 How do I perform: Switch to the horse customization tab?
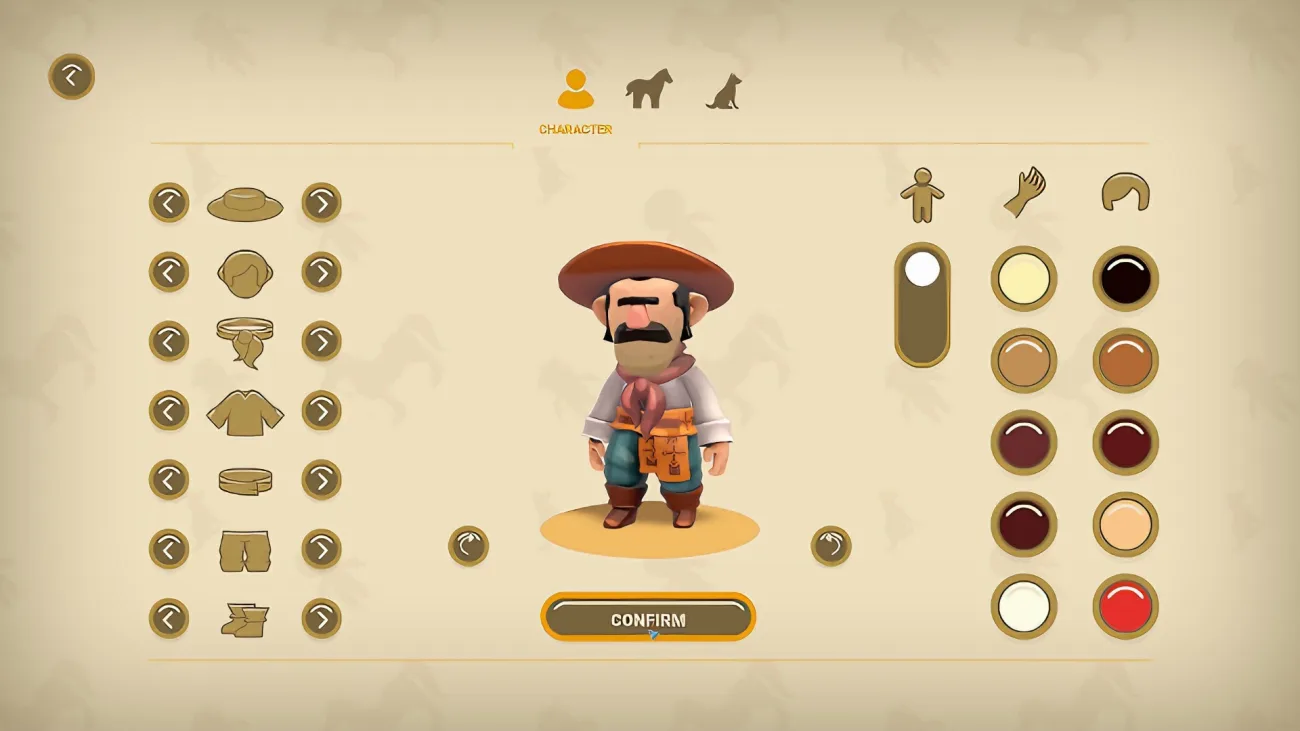tap(648, 88)
